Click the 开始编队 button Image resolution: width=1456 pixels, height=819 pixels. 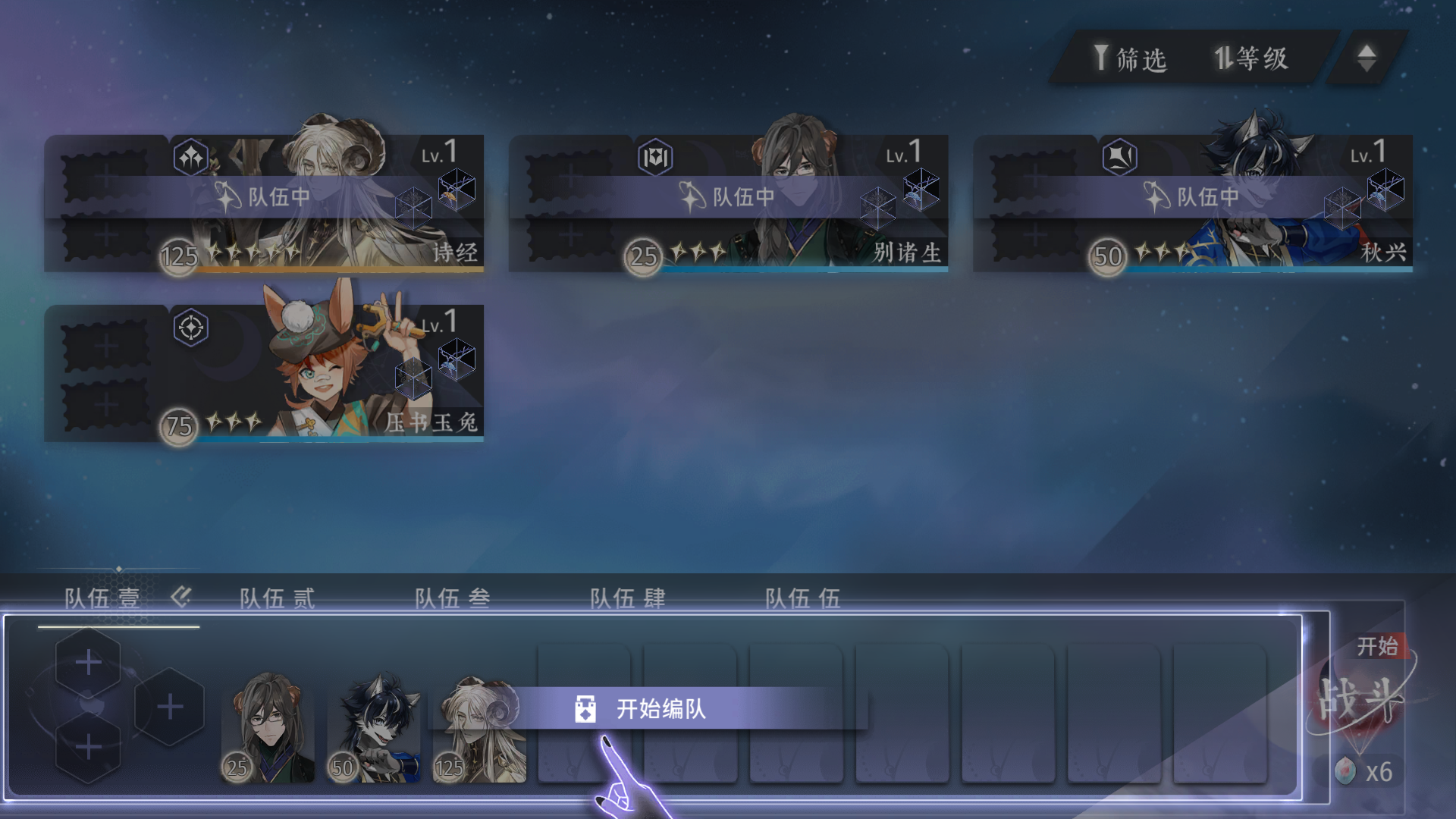660,709
